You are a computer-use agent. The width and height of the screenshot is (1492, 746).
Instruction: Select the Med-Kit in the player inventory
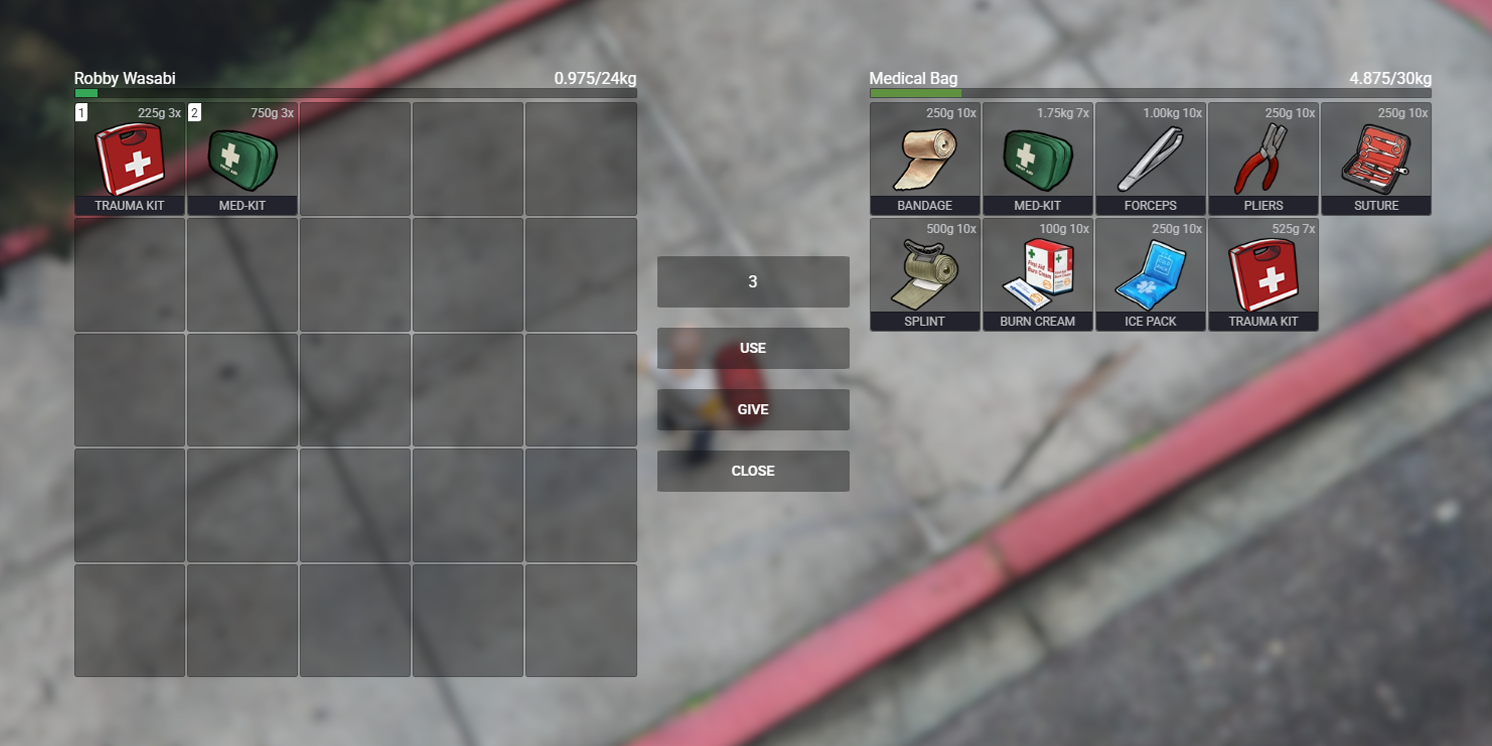point(242,158)
